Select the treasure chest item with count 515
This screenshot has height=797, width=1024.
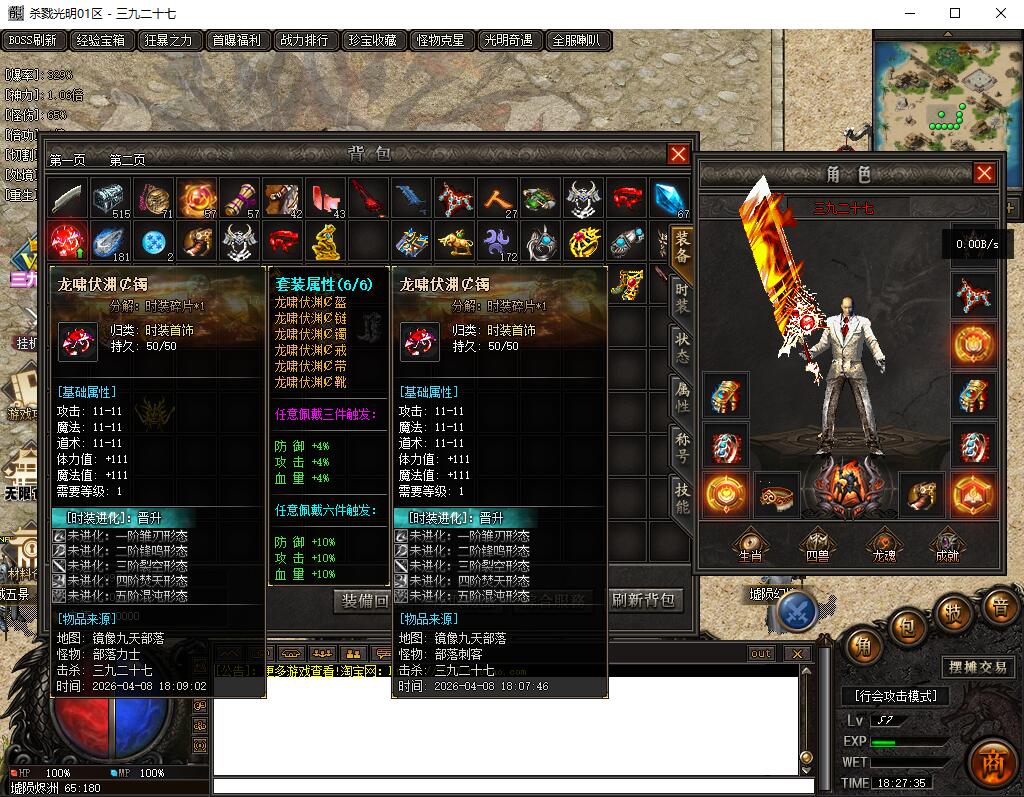tap(109, 198)
